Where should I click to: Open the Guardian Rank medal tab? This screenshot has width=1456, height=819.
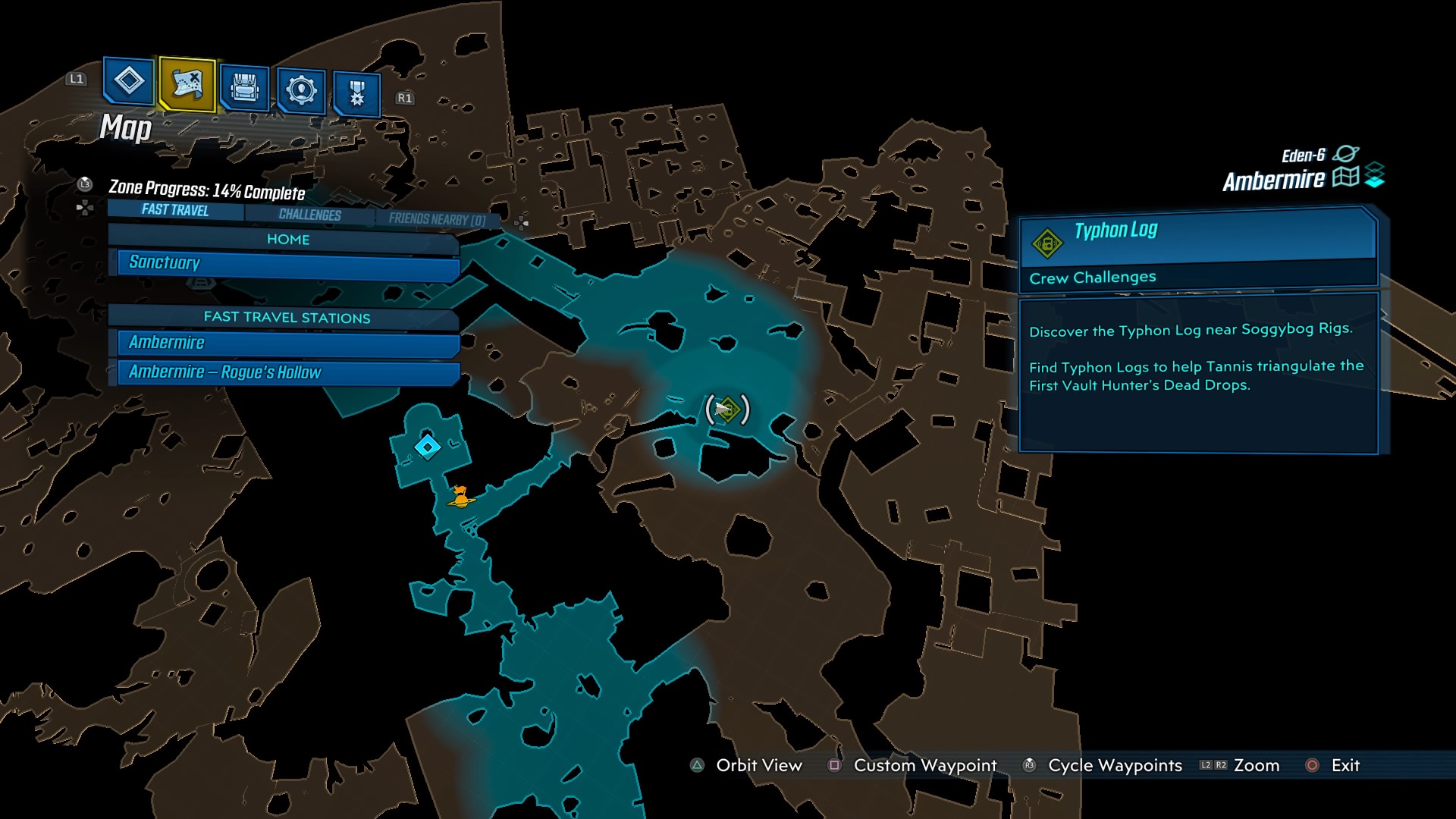(x=356, y=94)
